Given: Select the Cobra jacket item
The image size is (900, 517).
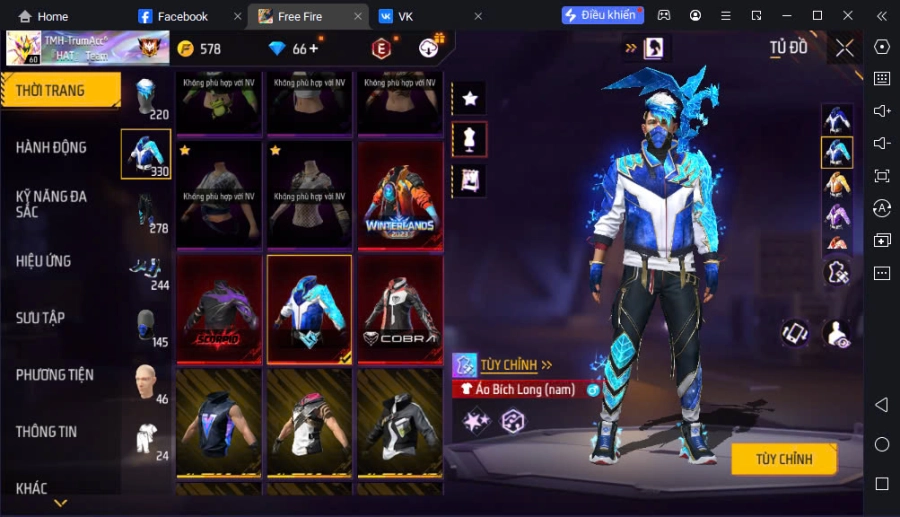Looking at the screenshot, I should pos(400,308).
